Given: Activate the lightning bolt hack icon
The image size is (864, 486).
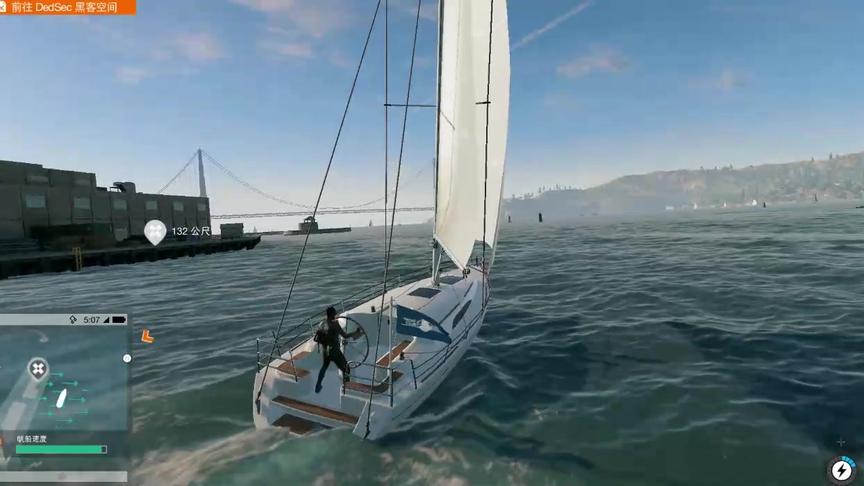Looking at the screenshot, I should (x=841, y=468).
